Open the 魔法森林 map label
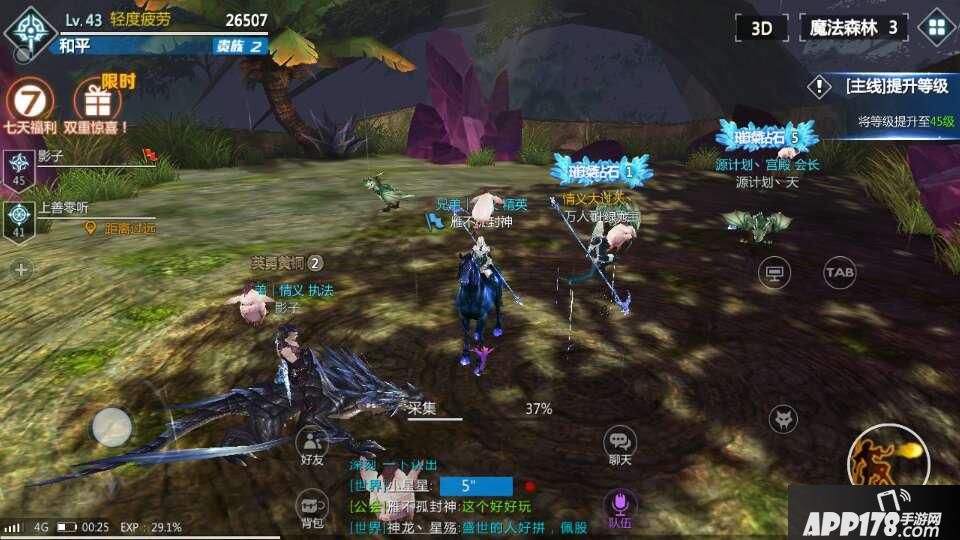The image size is (960, 540). click(x=853, y=27)
